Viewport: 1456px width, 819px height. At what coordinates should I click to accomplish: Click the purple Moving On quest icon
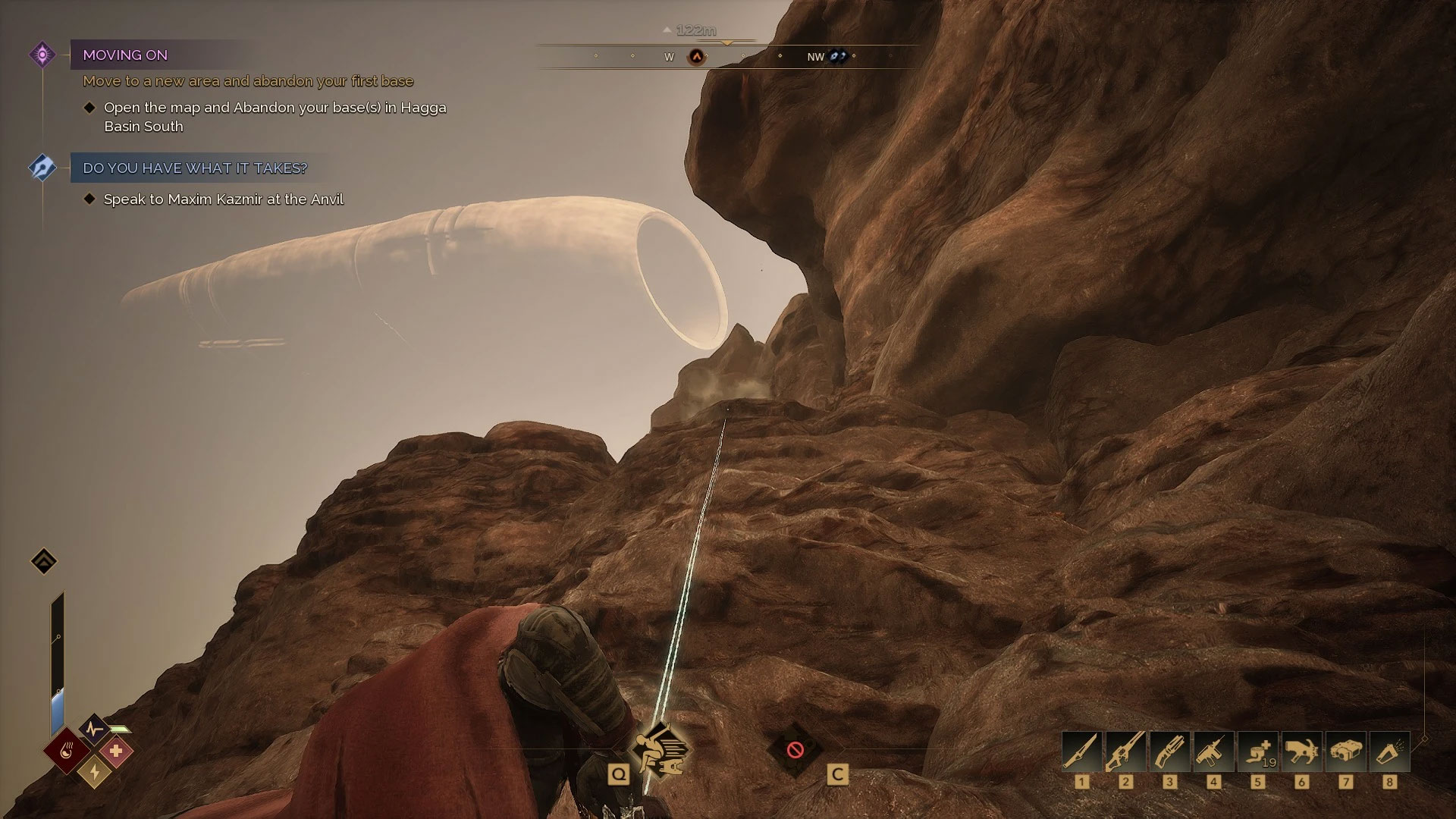42,55
